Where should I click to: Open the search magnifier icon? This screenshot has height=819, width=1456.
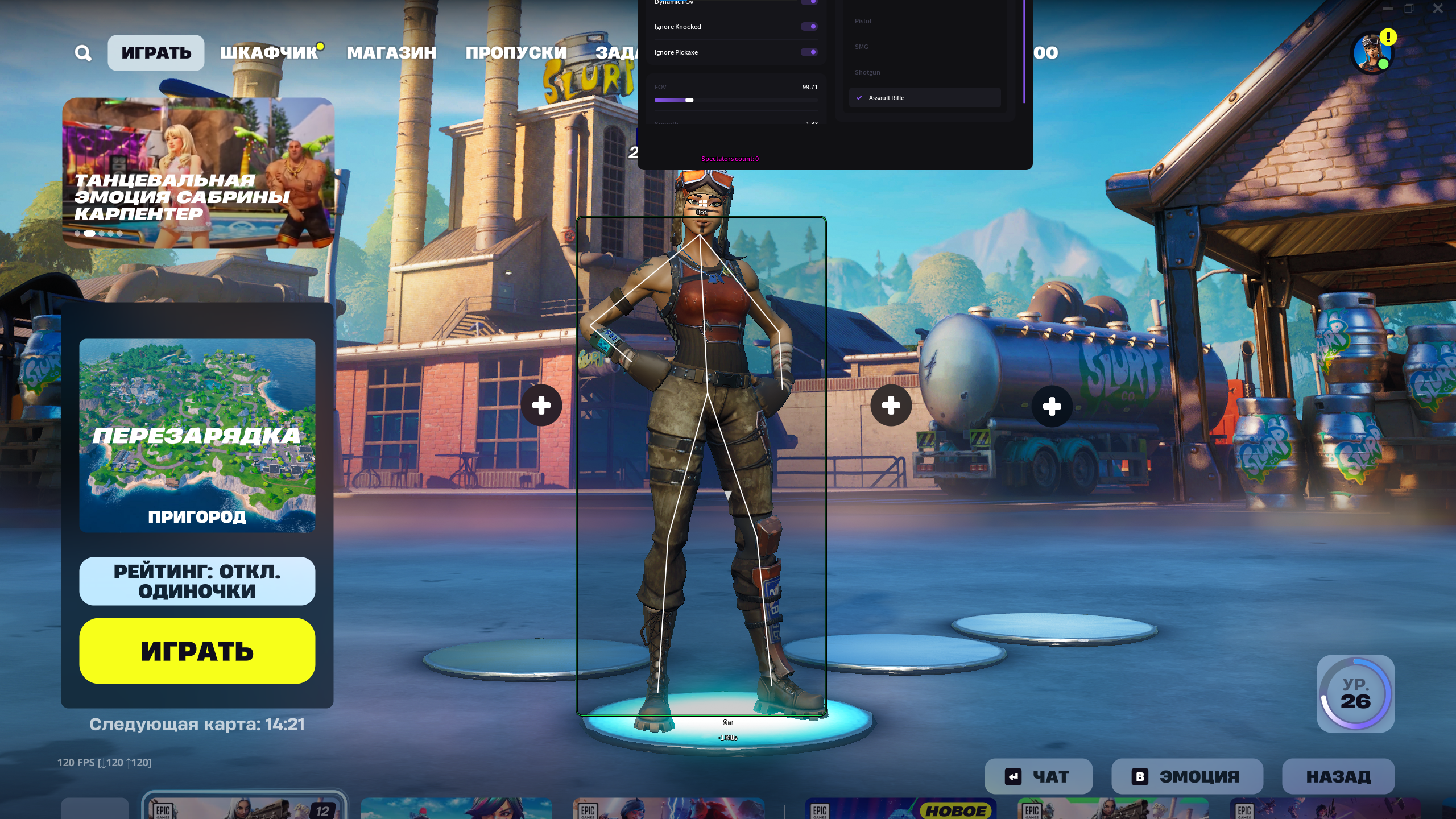(x=83, y=53)
